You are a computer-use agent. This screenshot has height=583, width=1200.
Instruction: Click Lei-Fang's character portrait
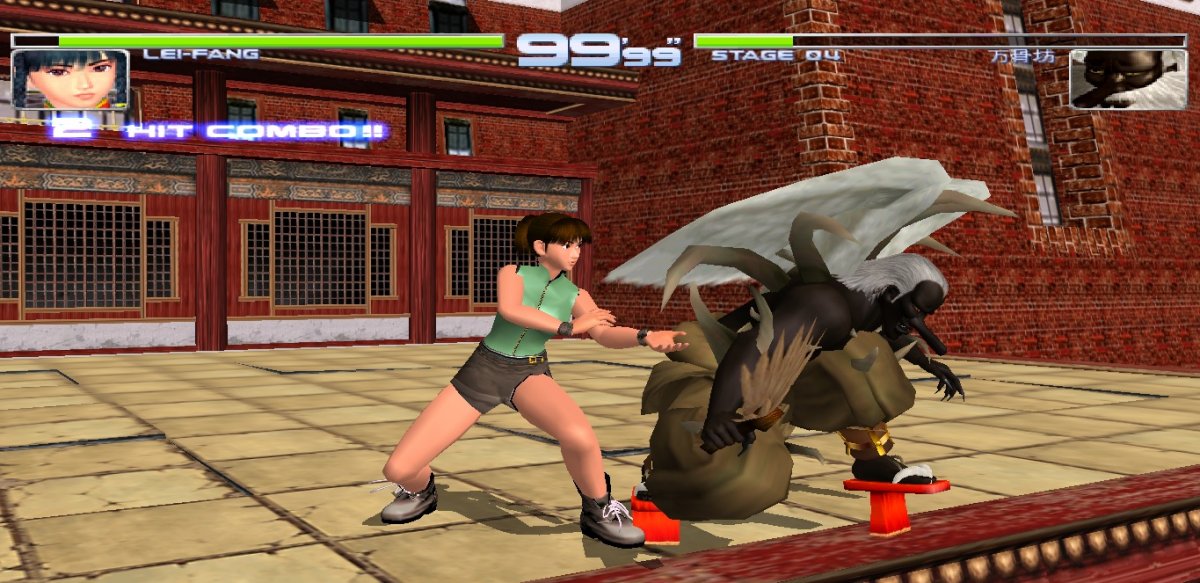coord(70,79)
